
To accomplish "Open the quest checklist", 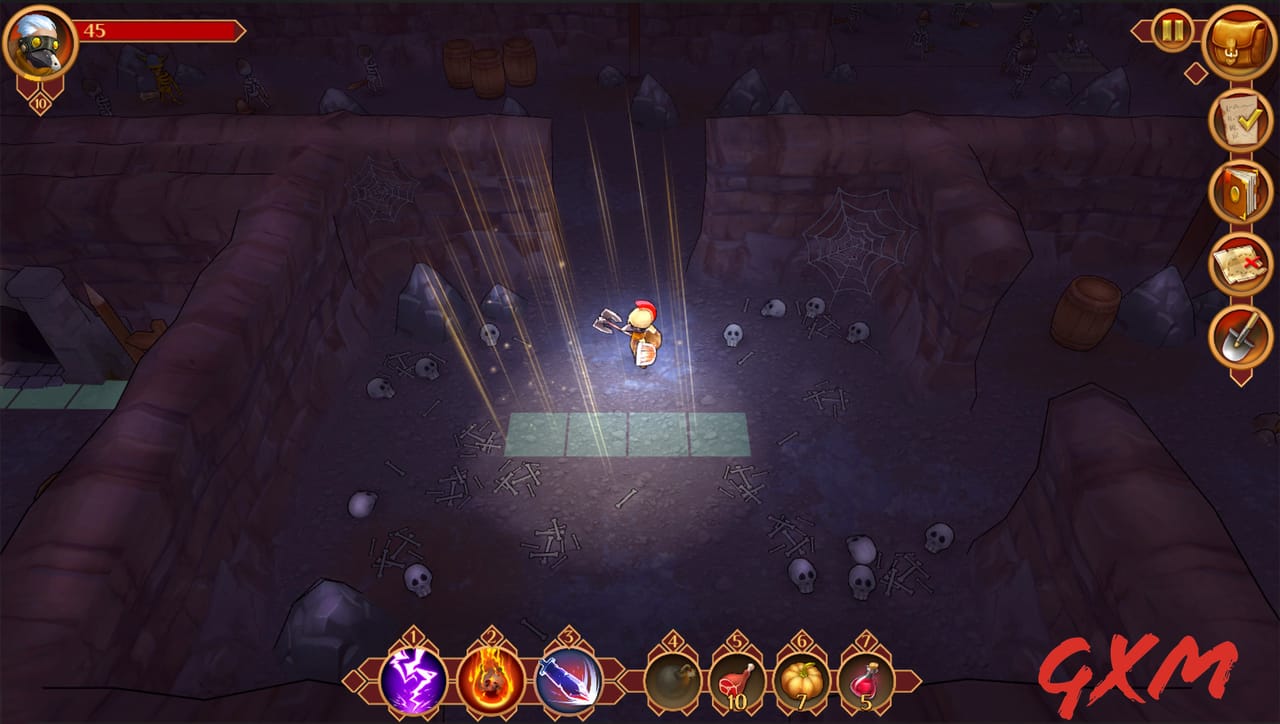I will click(x=1237, y=122).
